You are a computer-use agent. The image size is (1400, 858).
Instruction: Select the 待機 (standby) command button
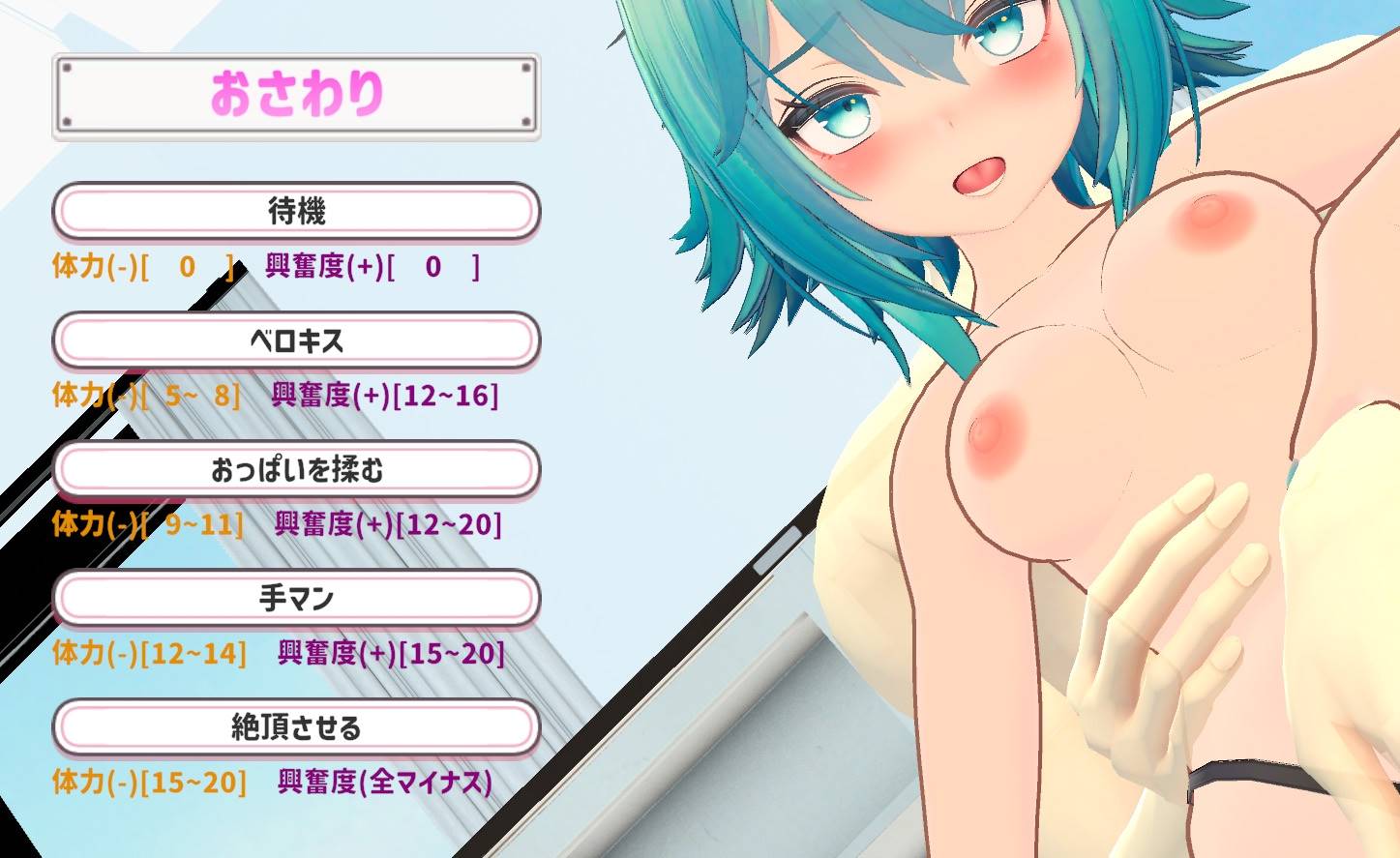(x=297, y=210)
